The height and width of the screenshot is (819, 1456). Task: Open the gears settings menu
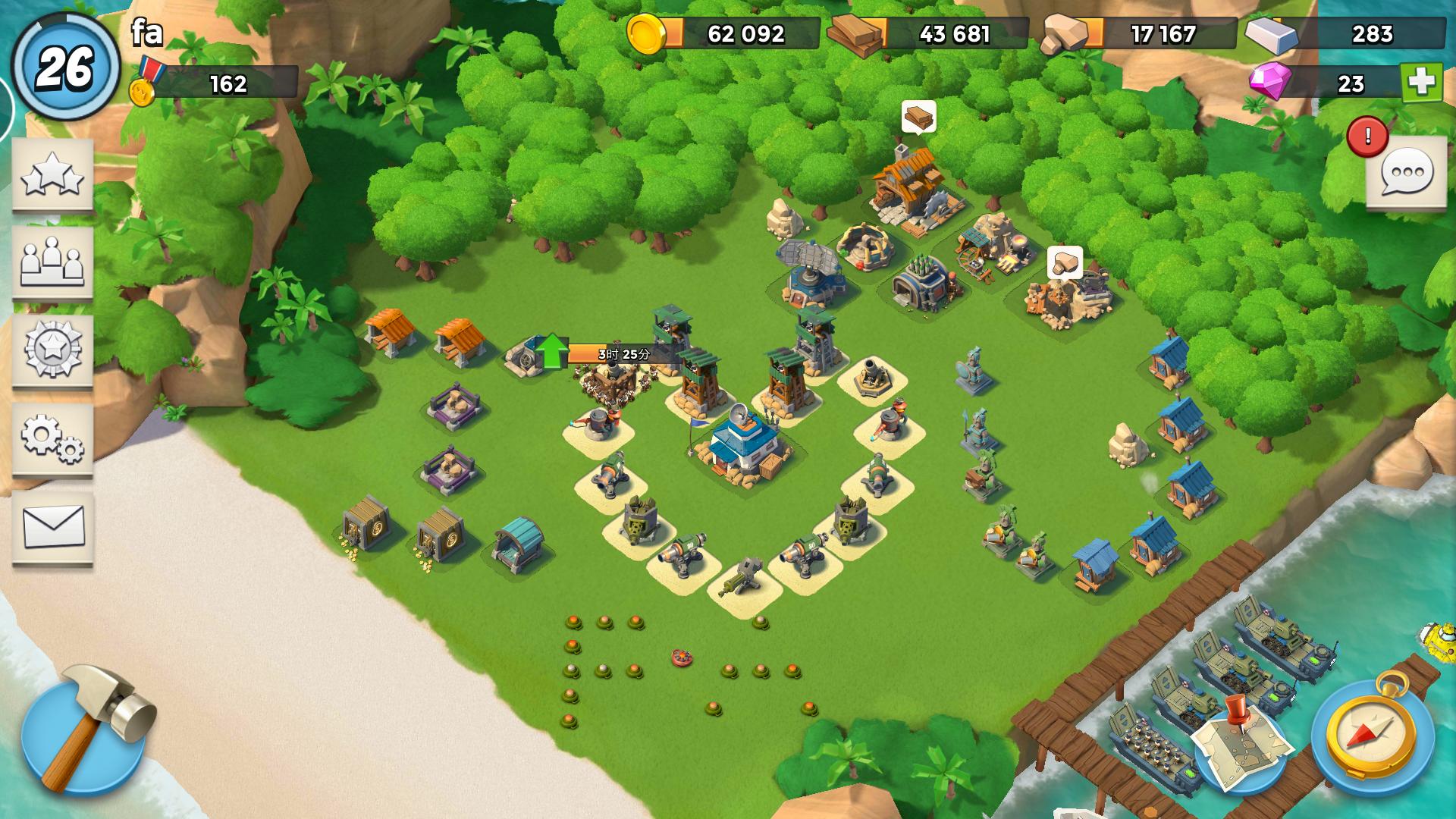pyautogui.click(x=52, y=438)
